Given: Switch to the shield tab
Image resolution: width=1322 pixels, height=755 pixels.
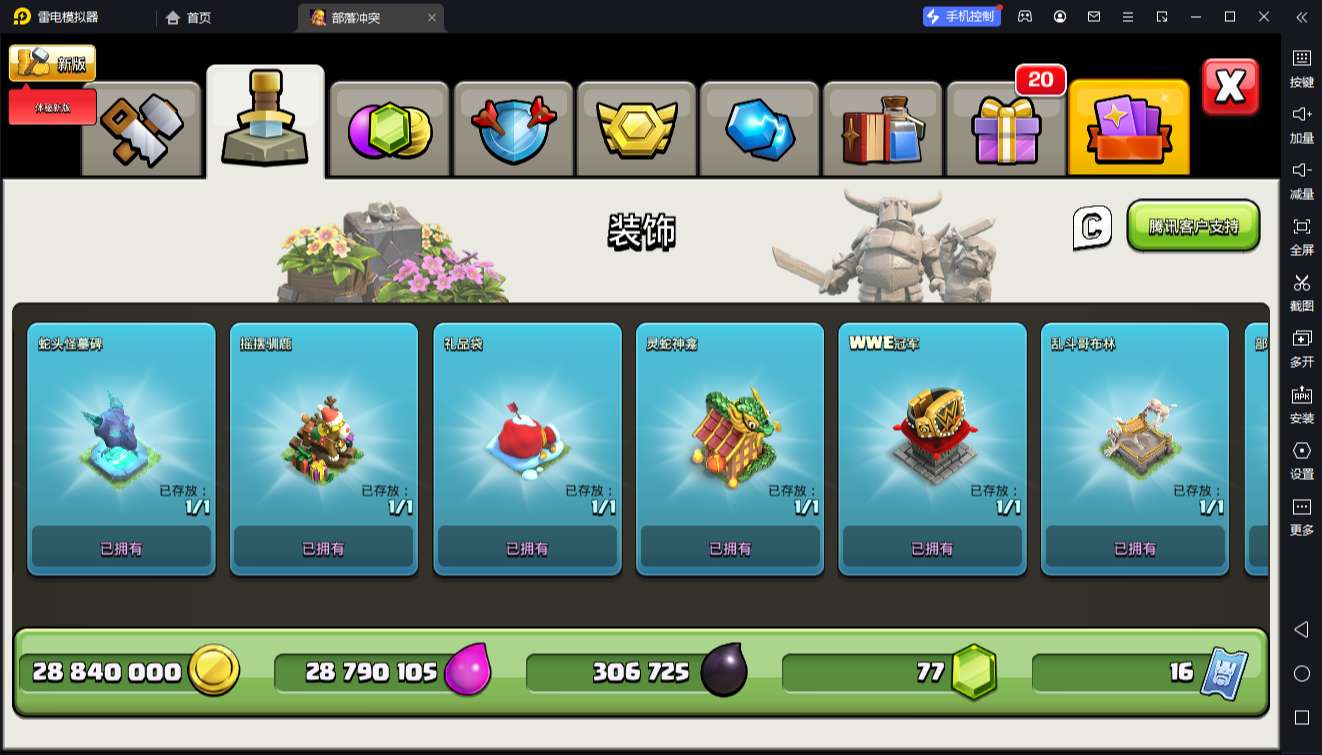Looking at the screenshot, I should 513,130.
